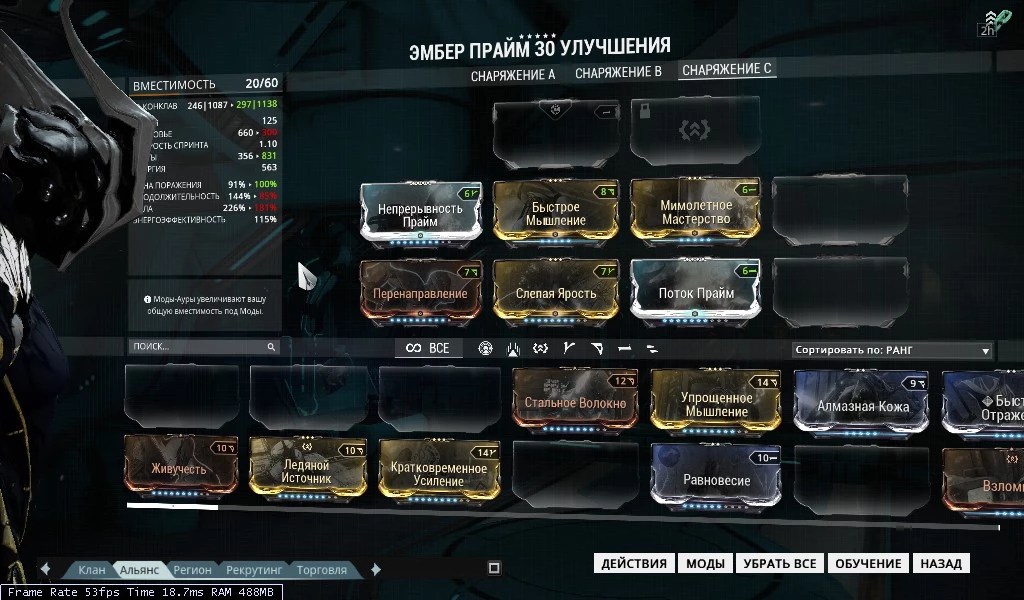Remove all mods with УБРАТЬ ВСЕ

[x=780, y=563]
